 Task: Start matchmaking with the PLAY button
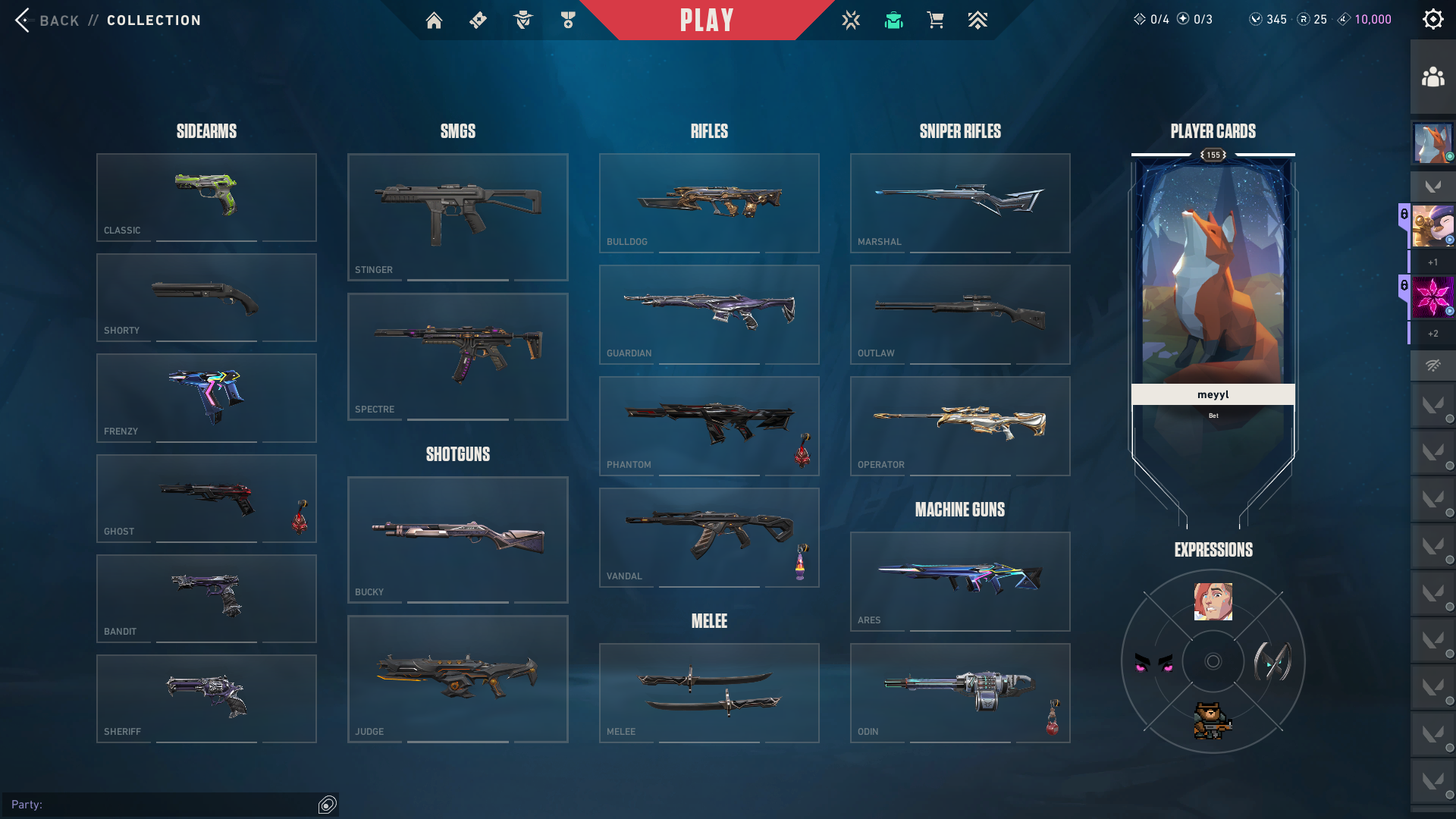(706, 20)
